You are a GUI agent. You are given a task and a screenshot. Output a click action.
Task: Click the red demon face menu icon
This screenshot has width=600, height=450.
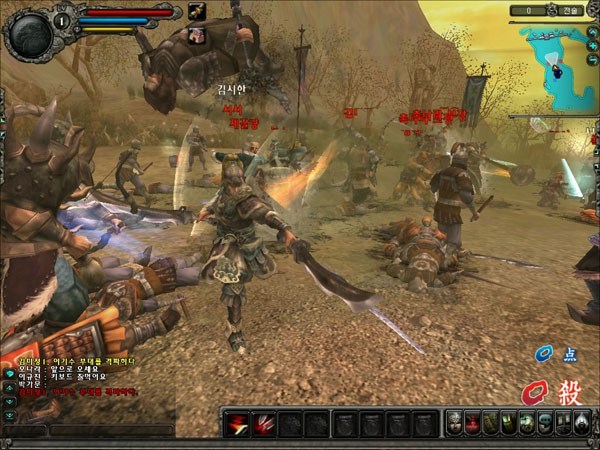click(472, 423)
